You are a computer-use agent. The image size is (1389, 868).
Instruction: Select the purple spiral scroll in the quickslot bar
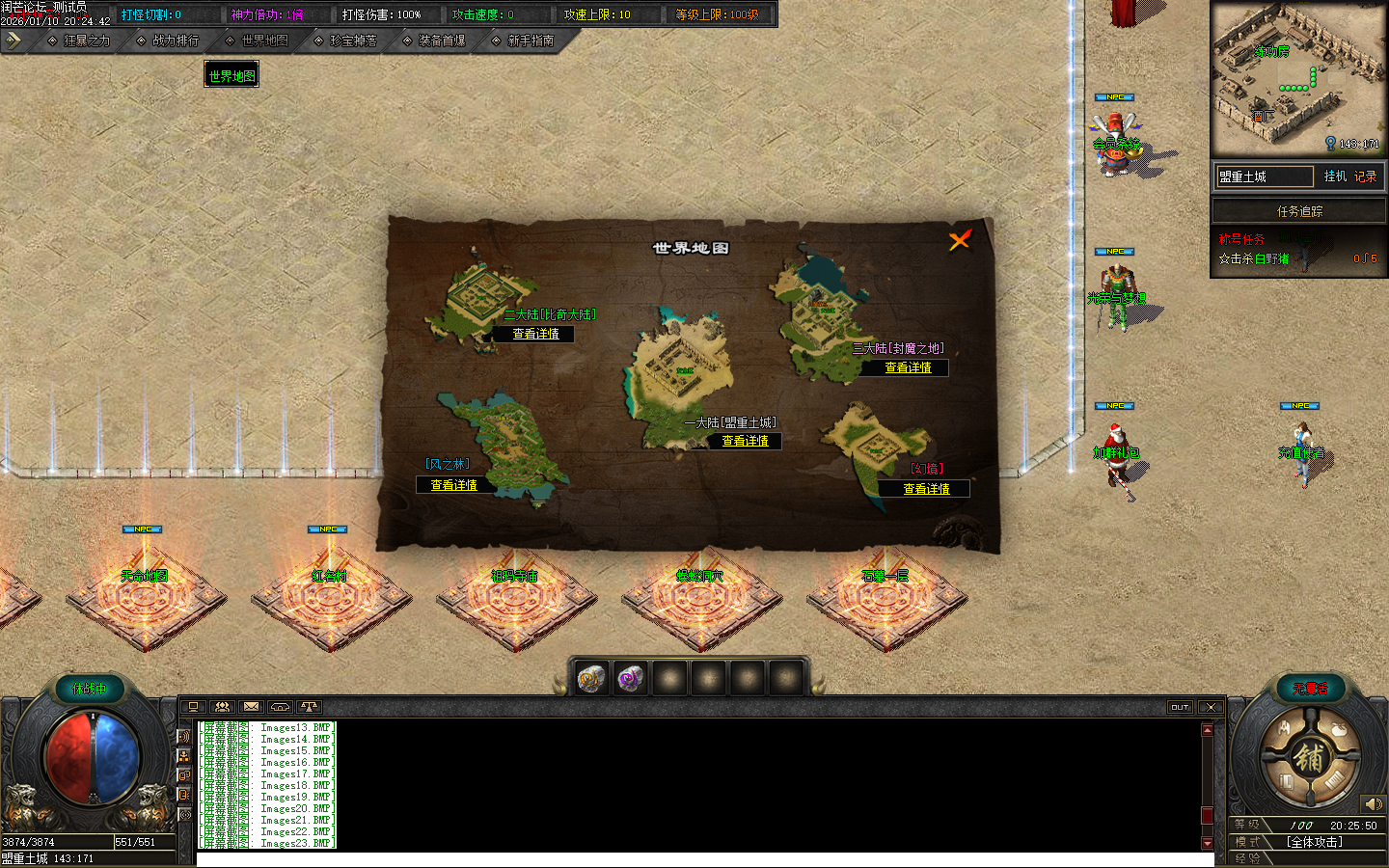(x=630, y=678)
